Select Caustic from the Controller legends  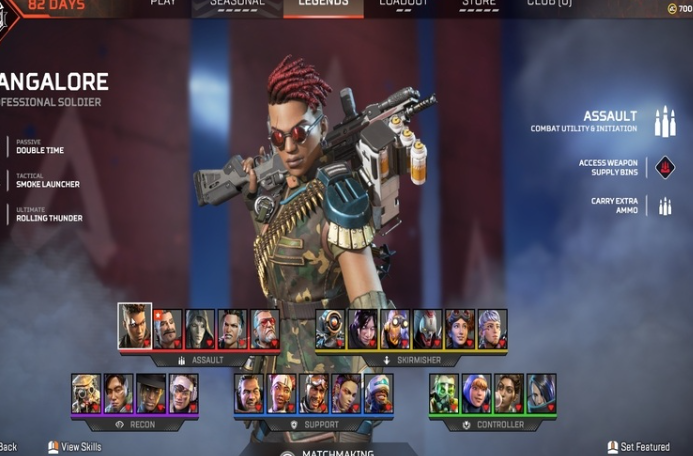444,394
